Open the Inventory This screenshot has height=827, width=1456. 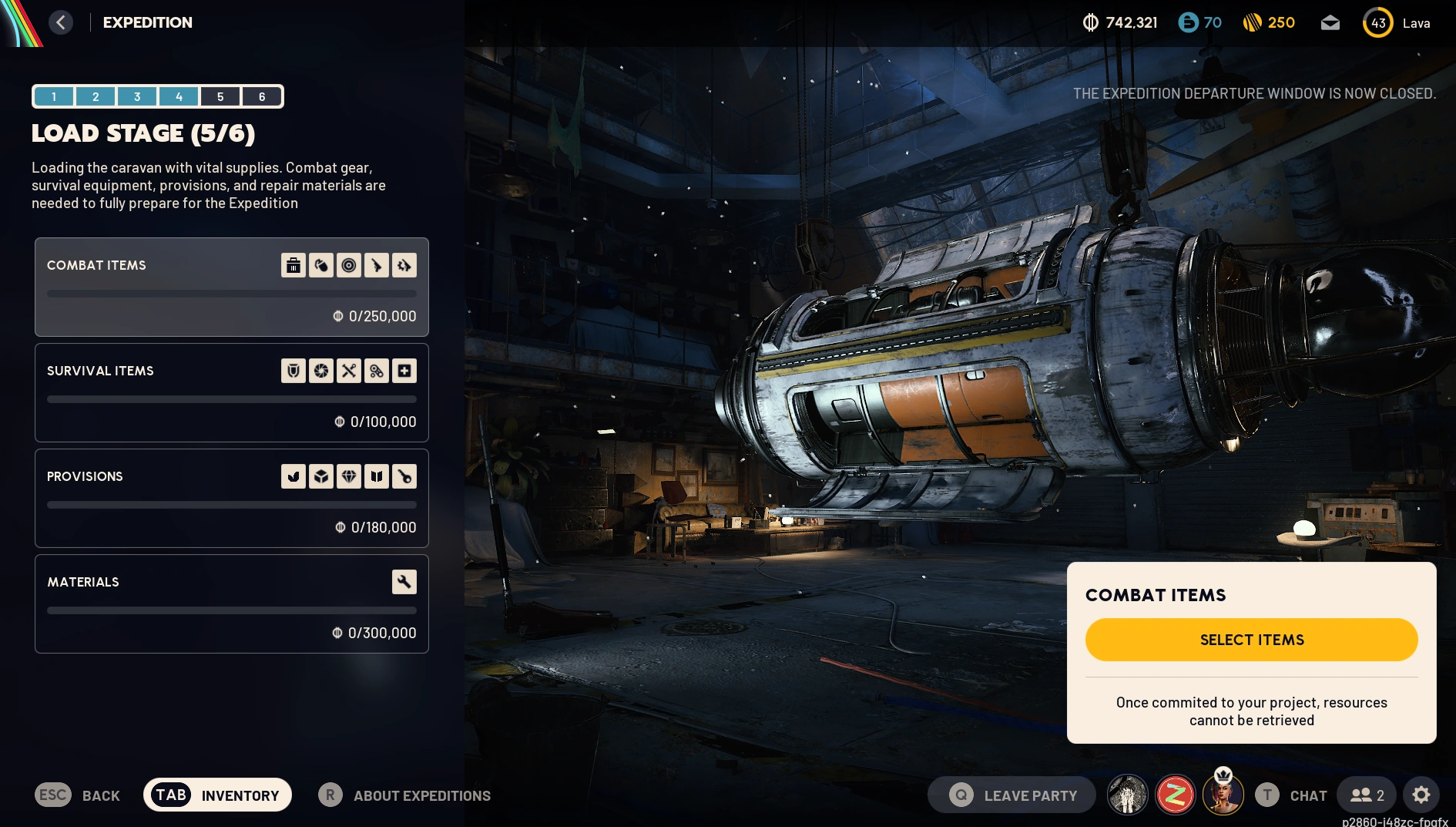(x=217, y=795)
